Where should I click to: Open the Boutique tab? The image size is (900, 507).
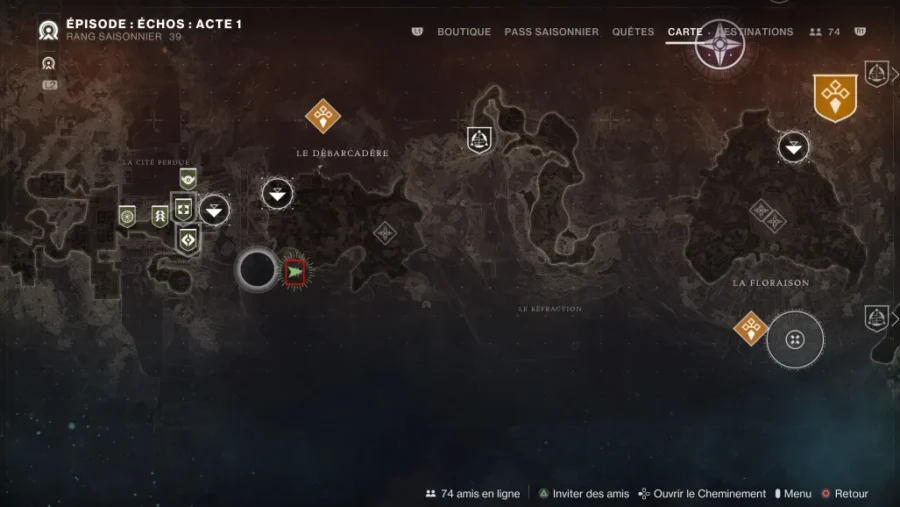464,32
